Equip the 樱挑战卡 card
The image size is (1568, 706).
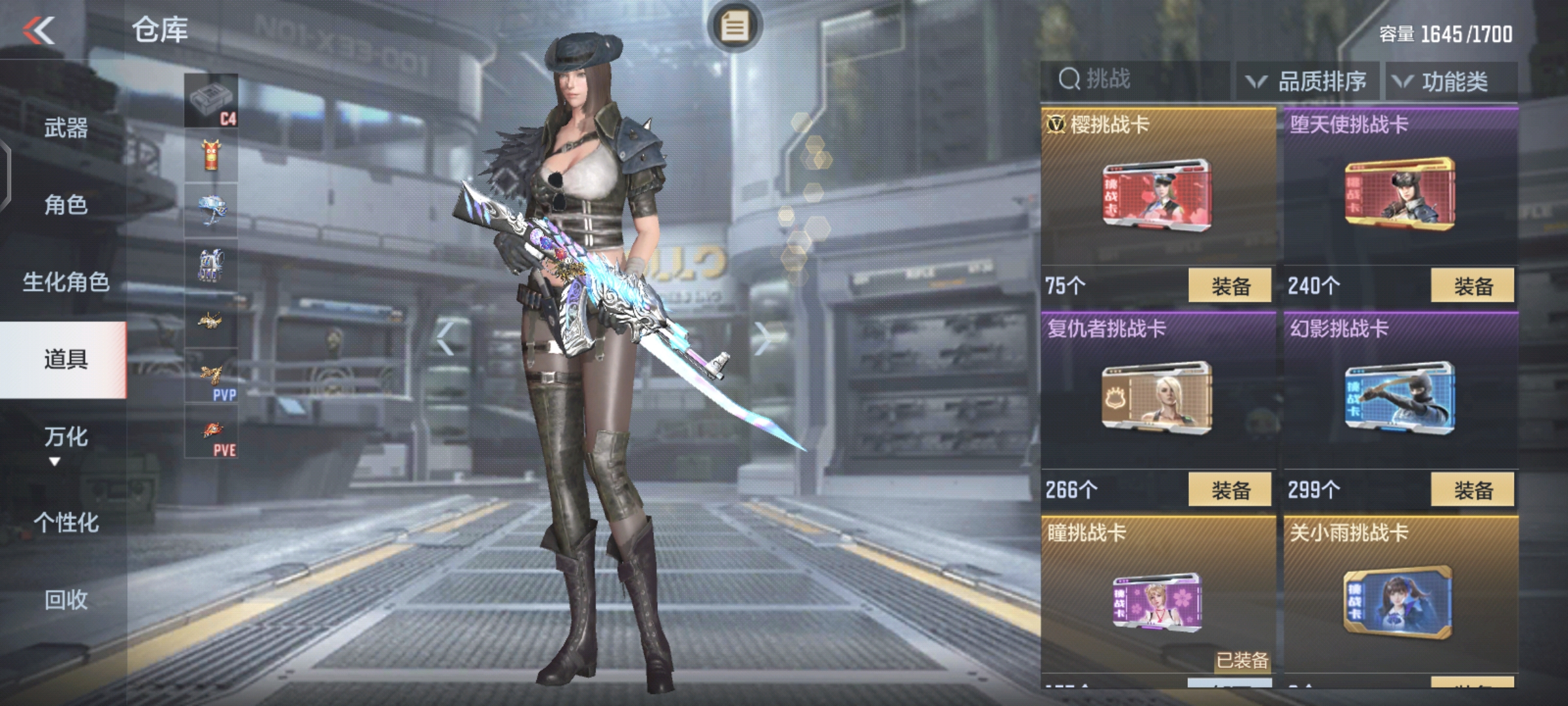[1230, 286]
